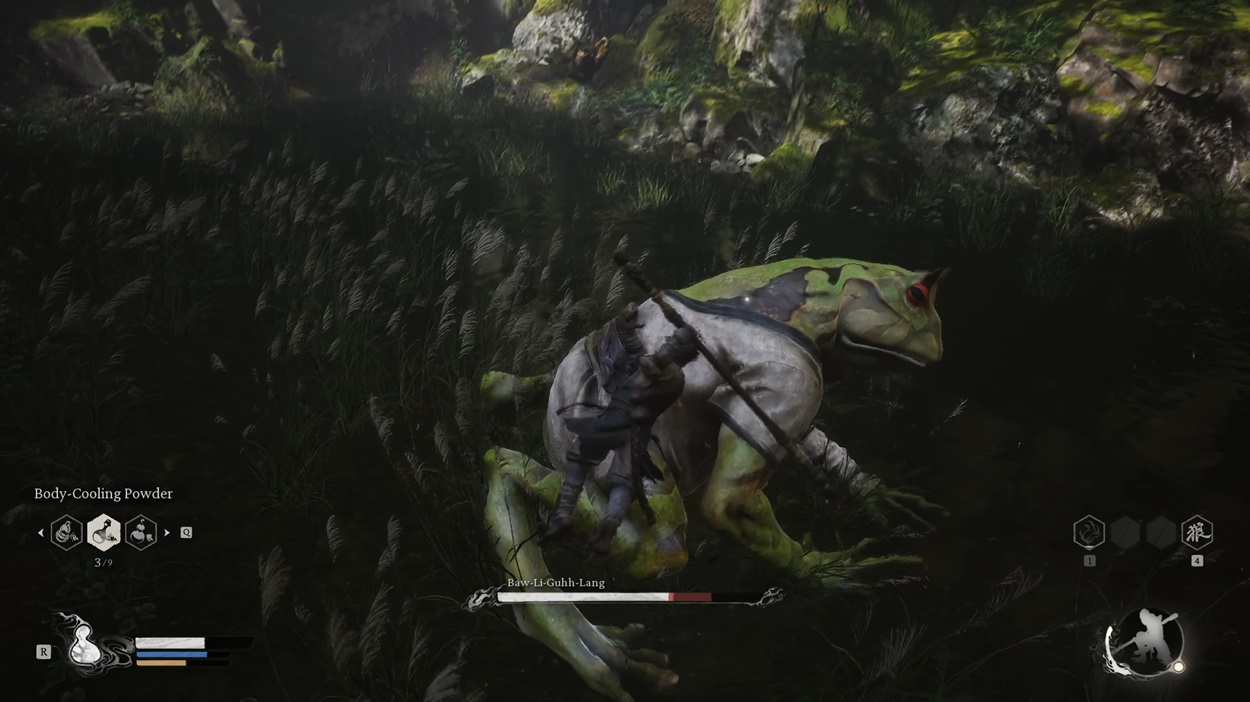Viewport: 1250px width, 702px height.
Task: Activate the flame swirl spell icon
Action: tap(1089, 532)
